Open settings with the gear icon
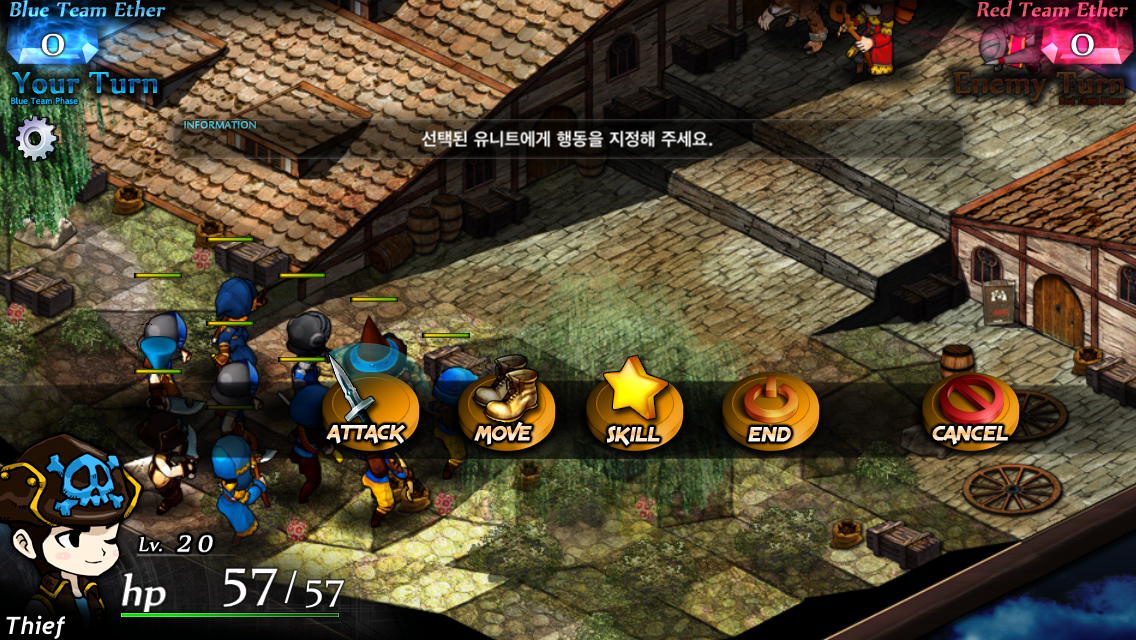Image resolution: width=1136 pixels, height=640 pixels. (x=37, y=138)
